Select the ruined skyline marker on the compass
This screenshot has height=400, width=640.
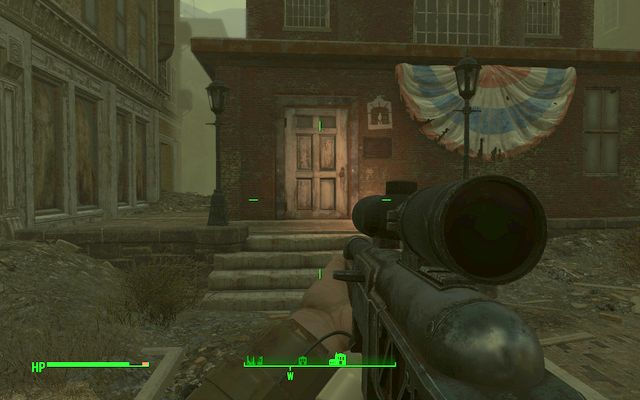(257, 360)
